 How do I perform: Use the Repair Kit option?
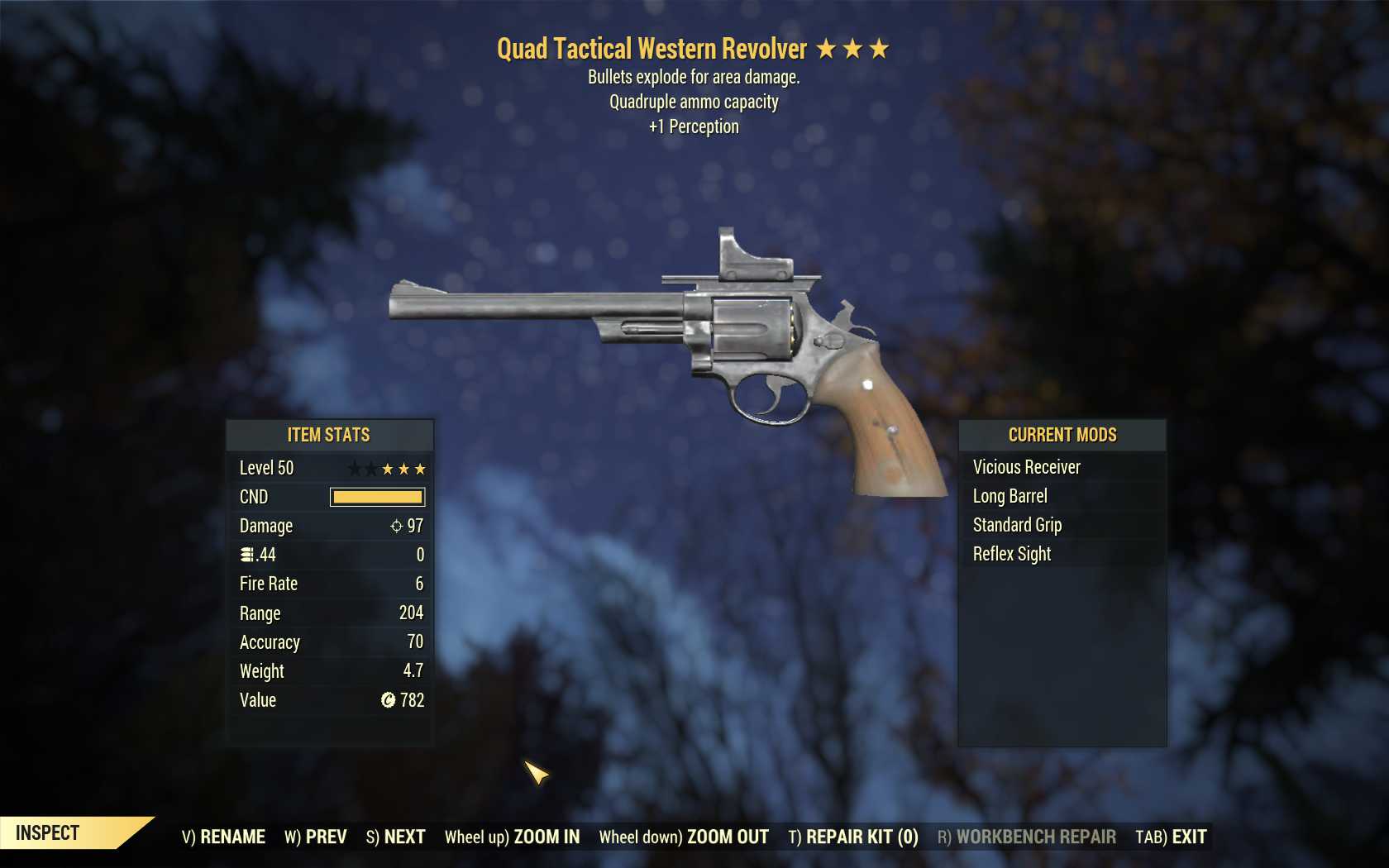(853, 837)
